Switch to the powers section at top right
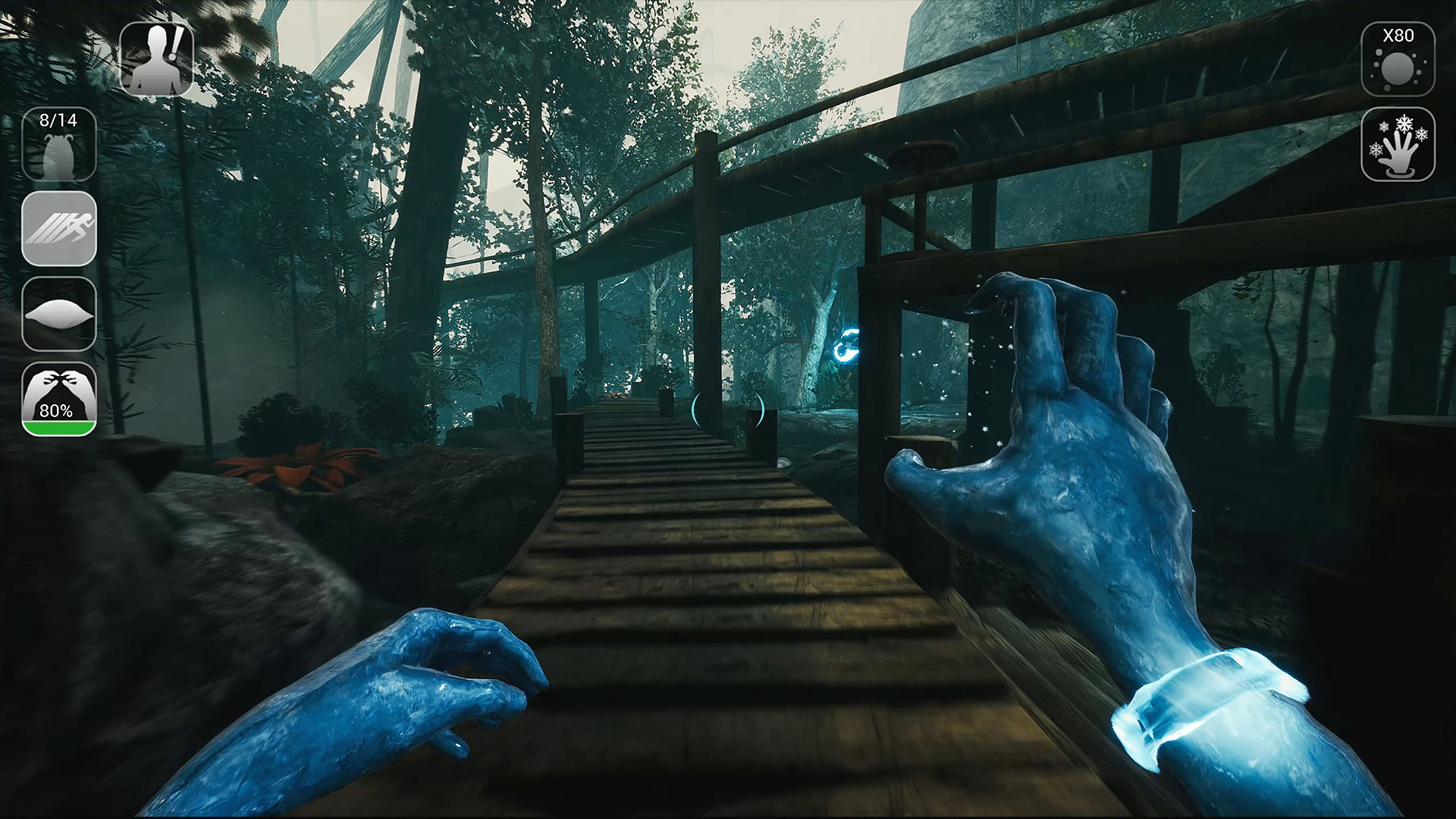The width and height of the screenshot is (1456, 819). tap(1399, 145)
